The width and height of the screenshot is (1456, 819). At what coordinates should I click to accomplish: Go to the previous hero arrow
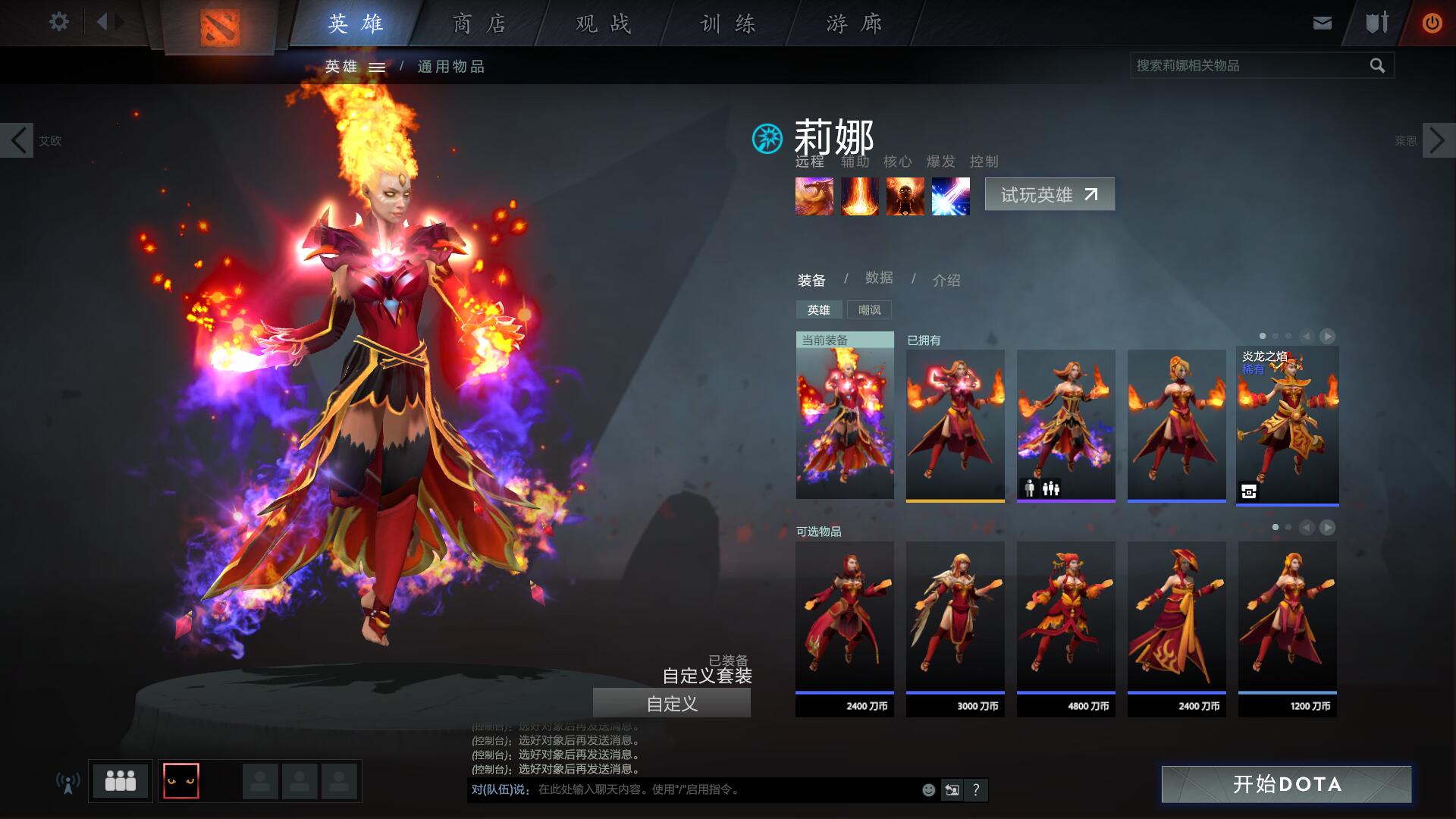pyautogui.click(x=17, y=140)
